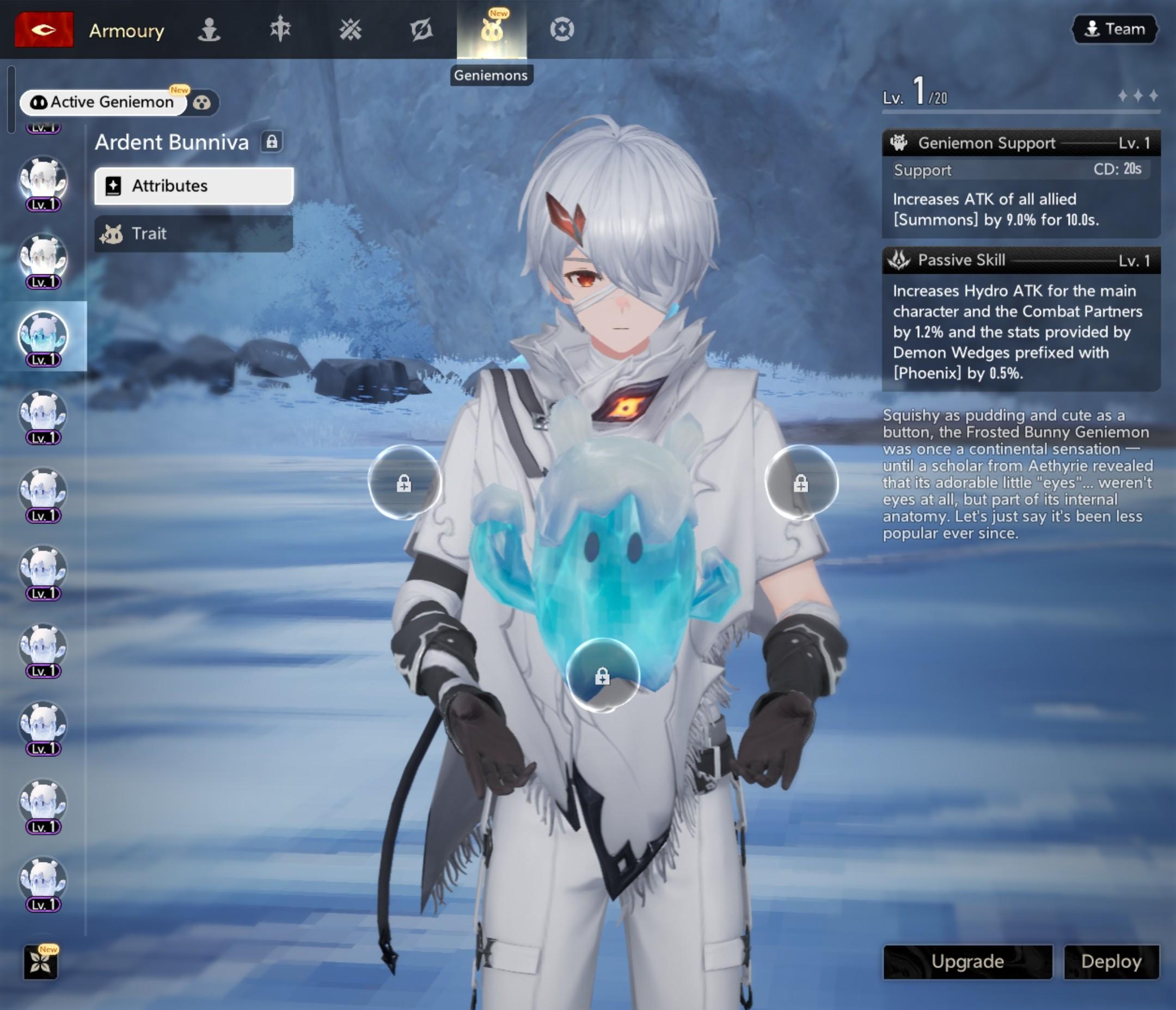
Task: Click the flower icon at bottom left
Action: tap(41, 962)
